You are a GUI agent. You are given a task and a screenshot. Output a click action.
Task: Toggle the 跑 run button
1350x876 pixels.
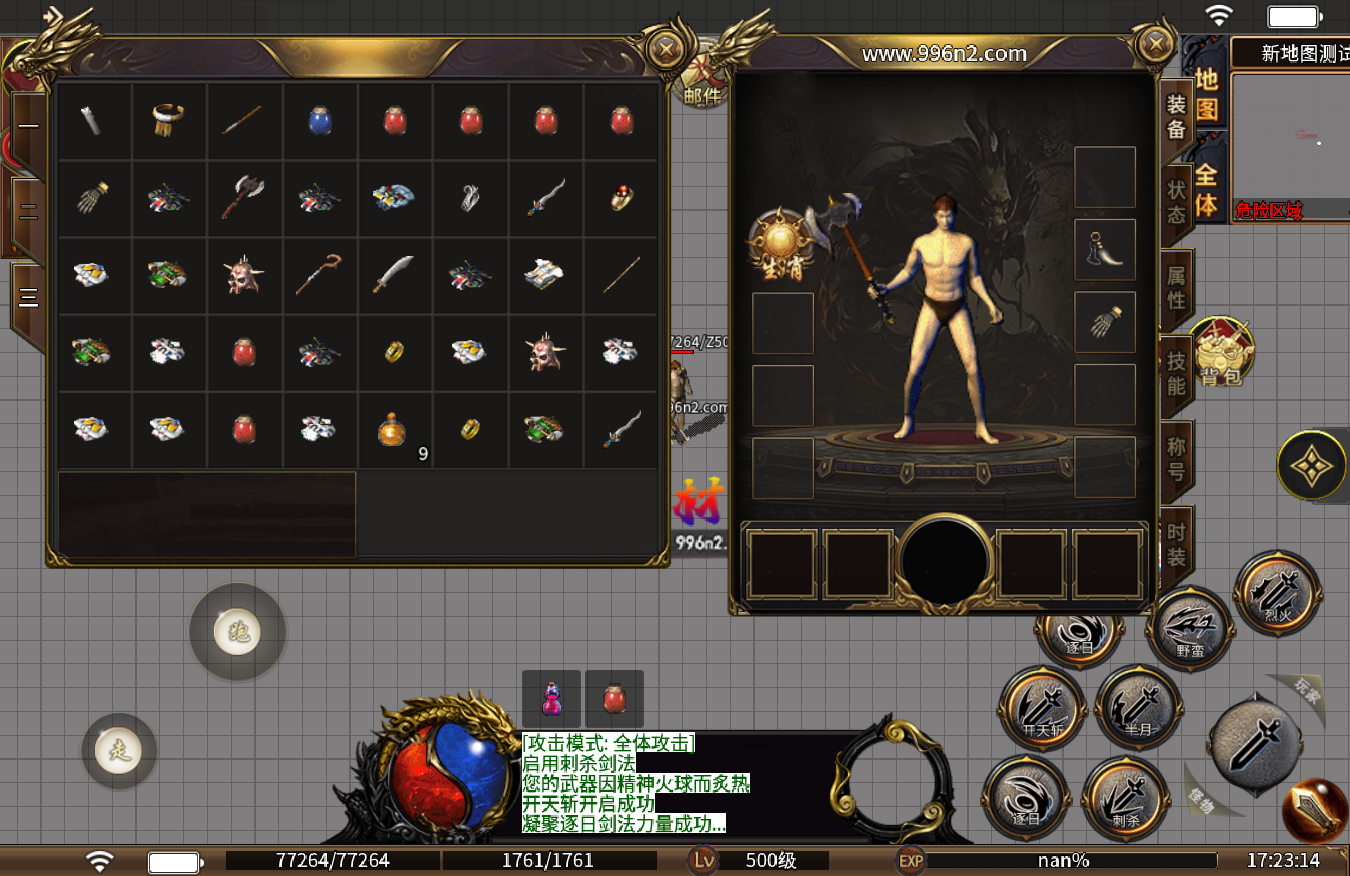(x=238, y=632)
